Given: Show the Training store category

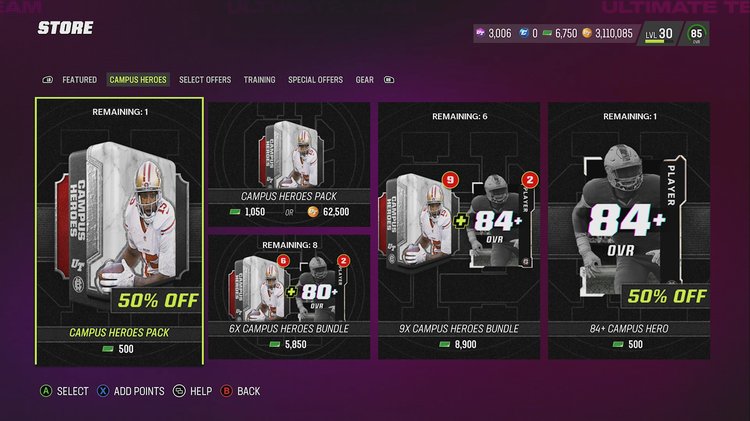Looking at the screenshot, I should point(259,80).
